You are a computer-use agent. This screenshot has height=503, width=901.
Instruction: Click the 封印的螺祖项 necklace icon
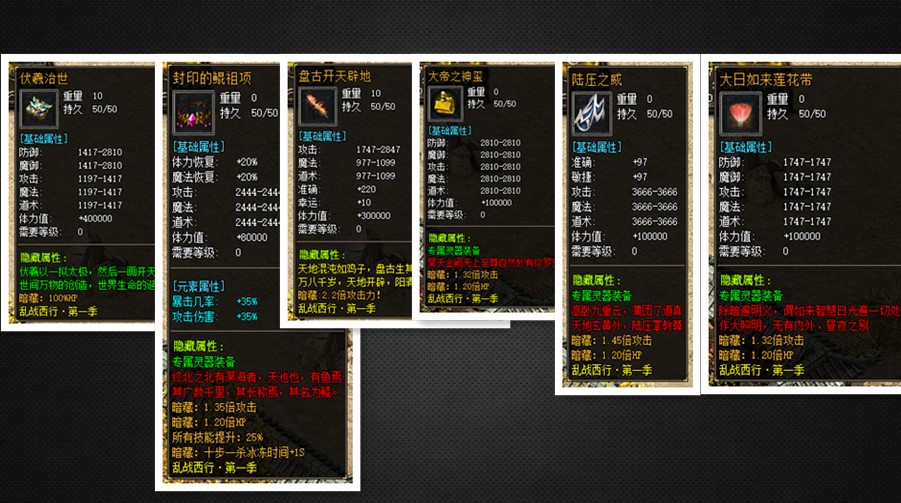[x=193, y=113]
